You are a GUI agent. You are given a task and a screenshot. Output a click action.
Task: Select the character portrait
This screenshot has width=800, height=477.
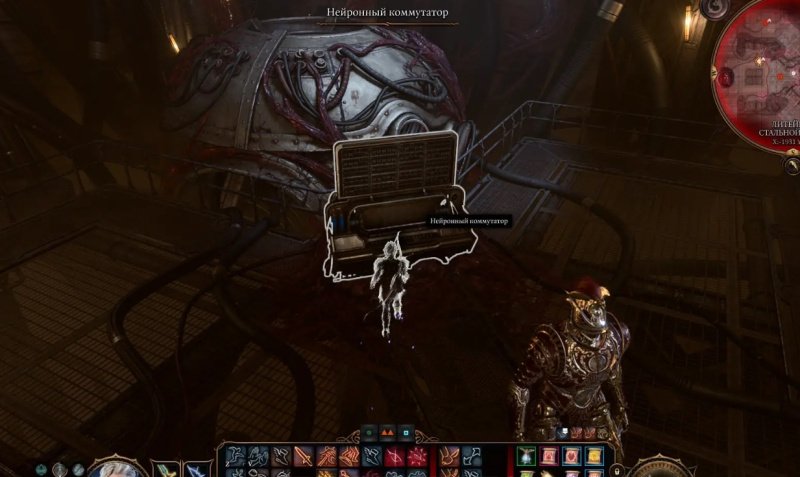click(x=121, y=468)
